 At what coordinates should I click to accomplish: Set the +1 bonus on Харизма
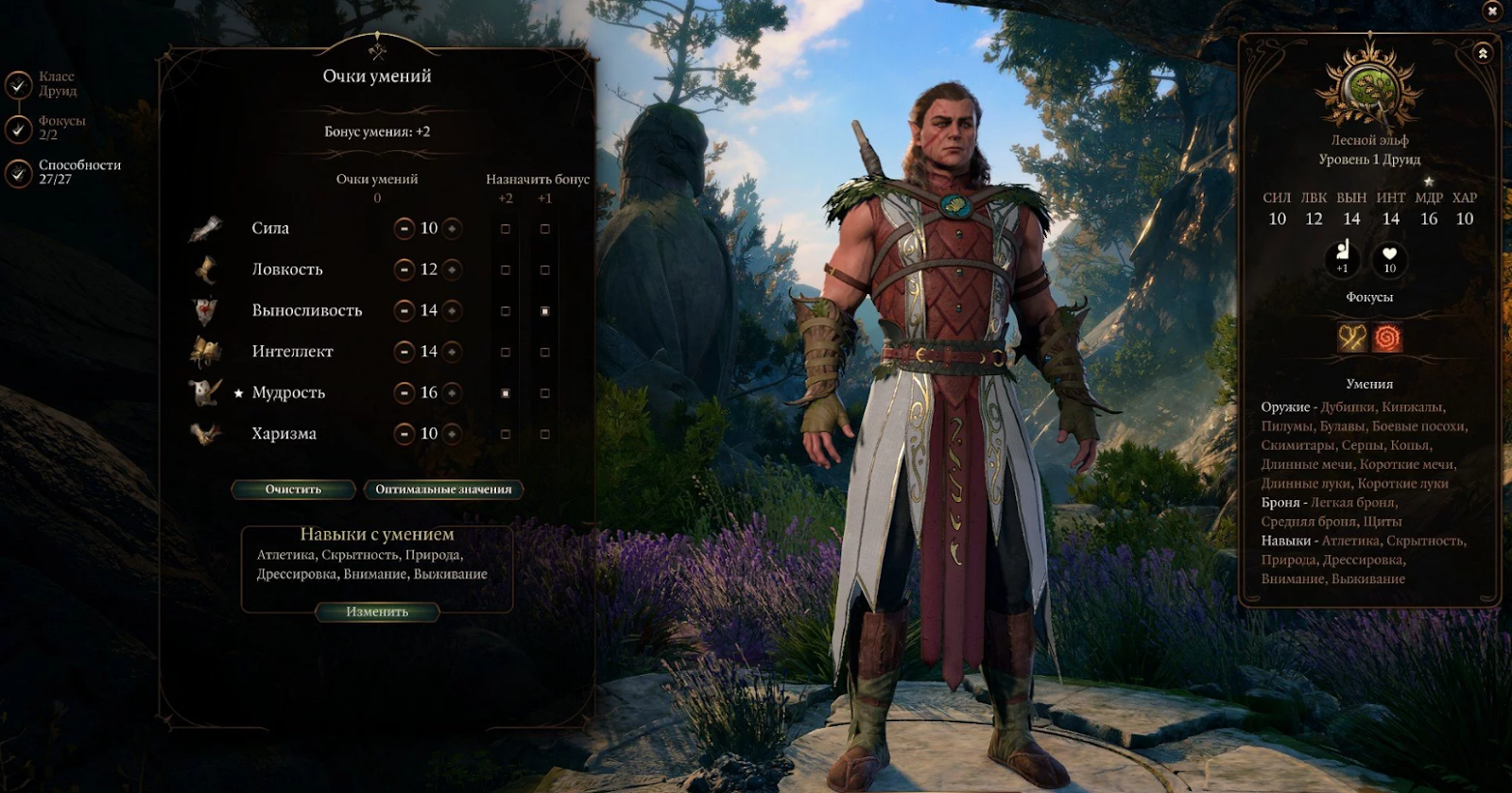click(544, 434)
